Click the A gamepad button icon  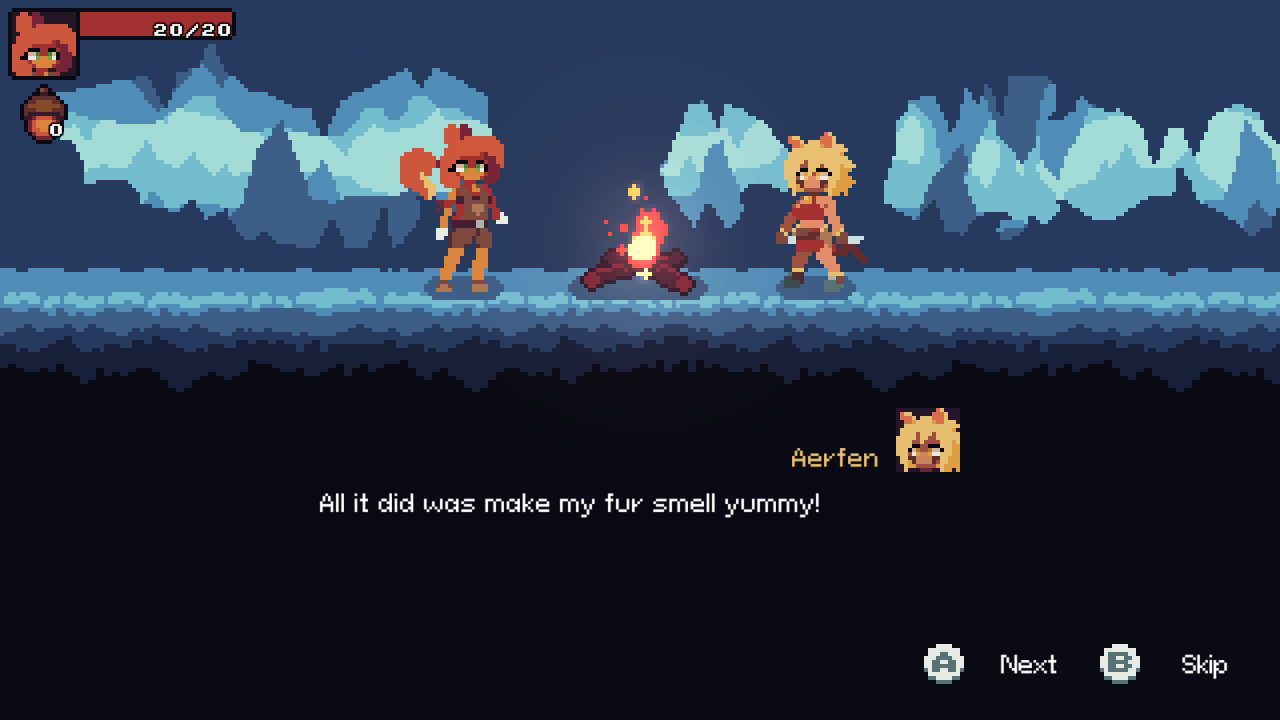tap(944, 664)
